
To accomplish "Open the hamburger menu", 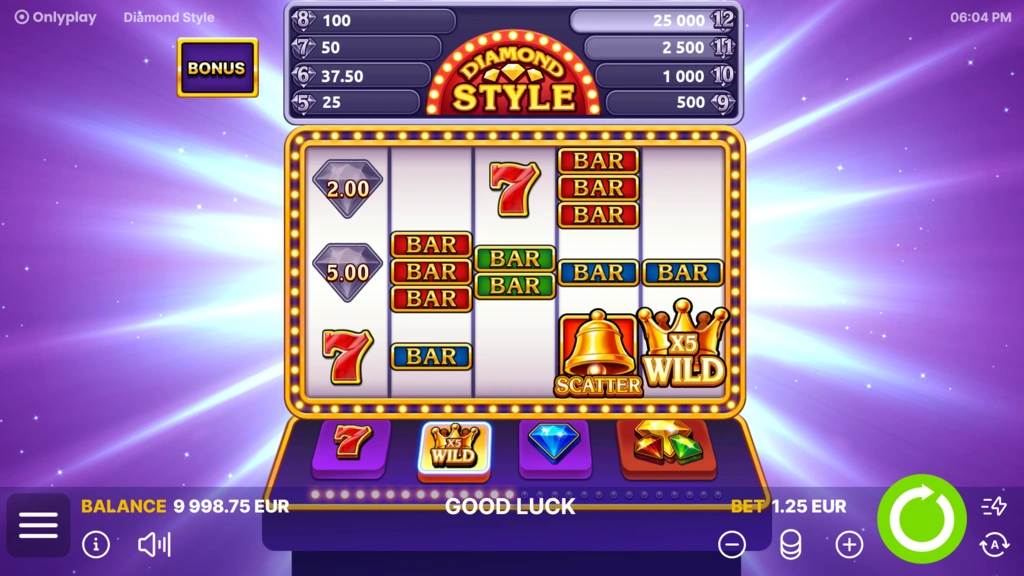I will 38,525.
